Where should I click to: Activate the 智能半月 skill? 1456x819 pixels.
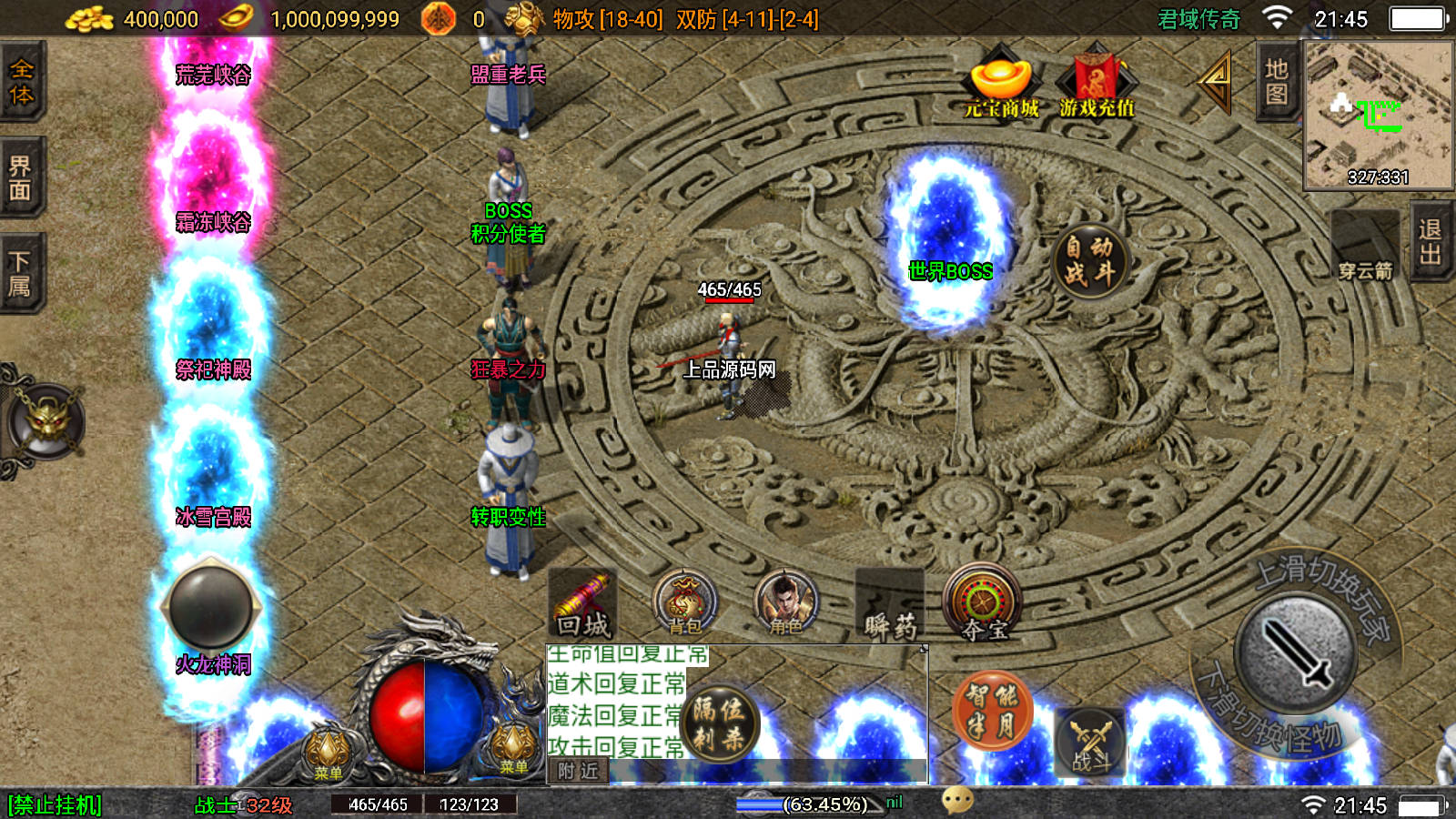992,712
